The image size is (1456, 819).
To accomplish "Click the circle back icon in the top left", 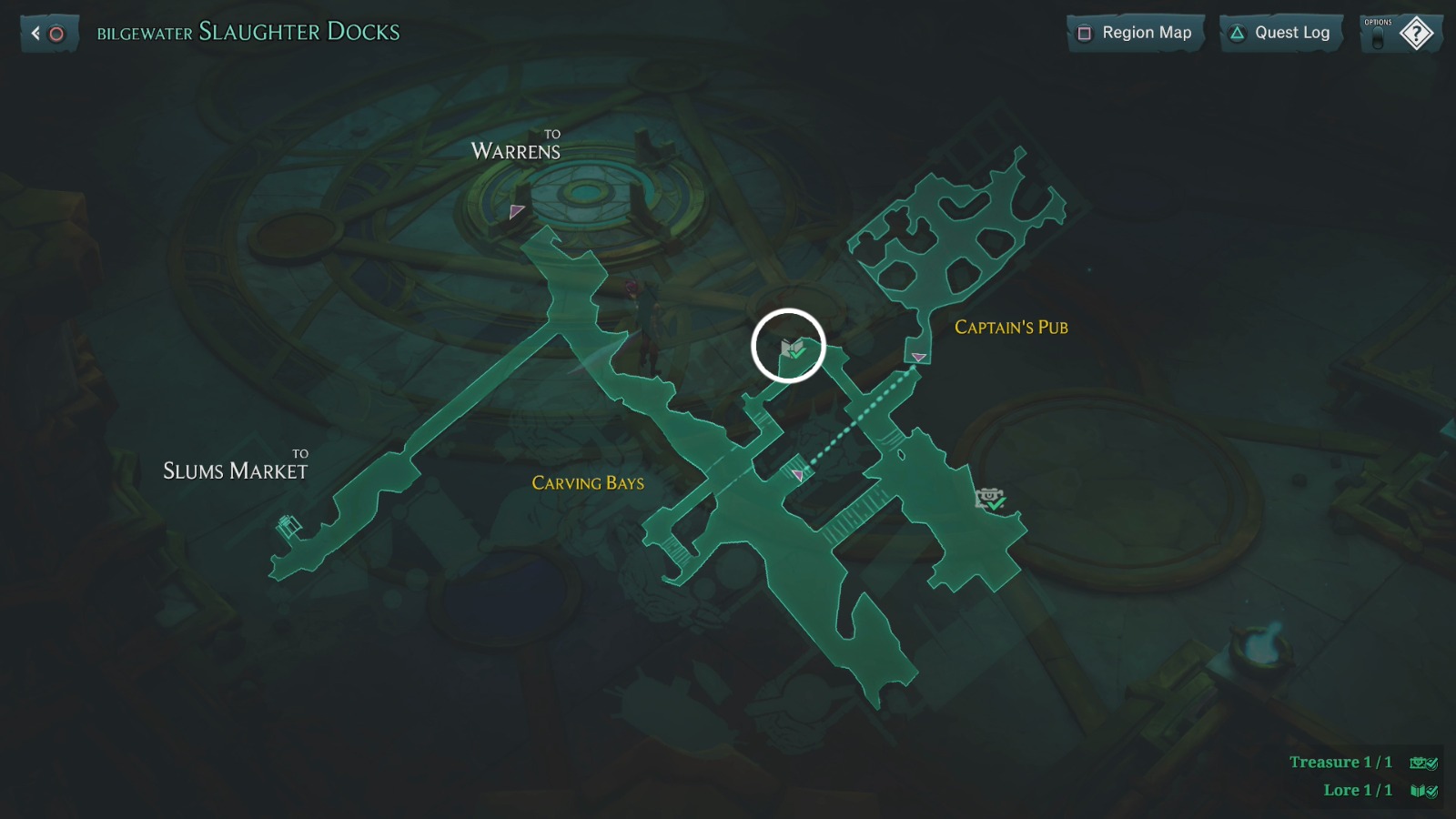I will click(56, 33).
